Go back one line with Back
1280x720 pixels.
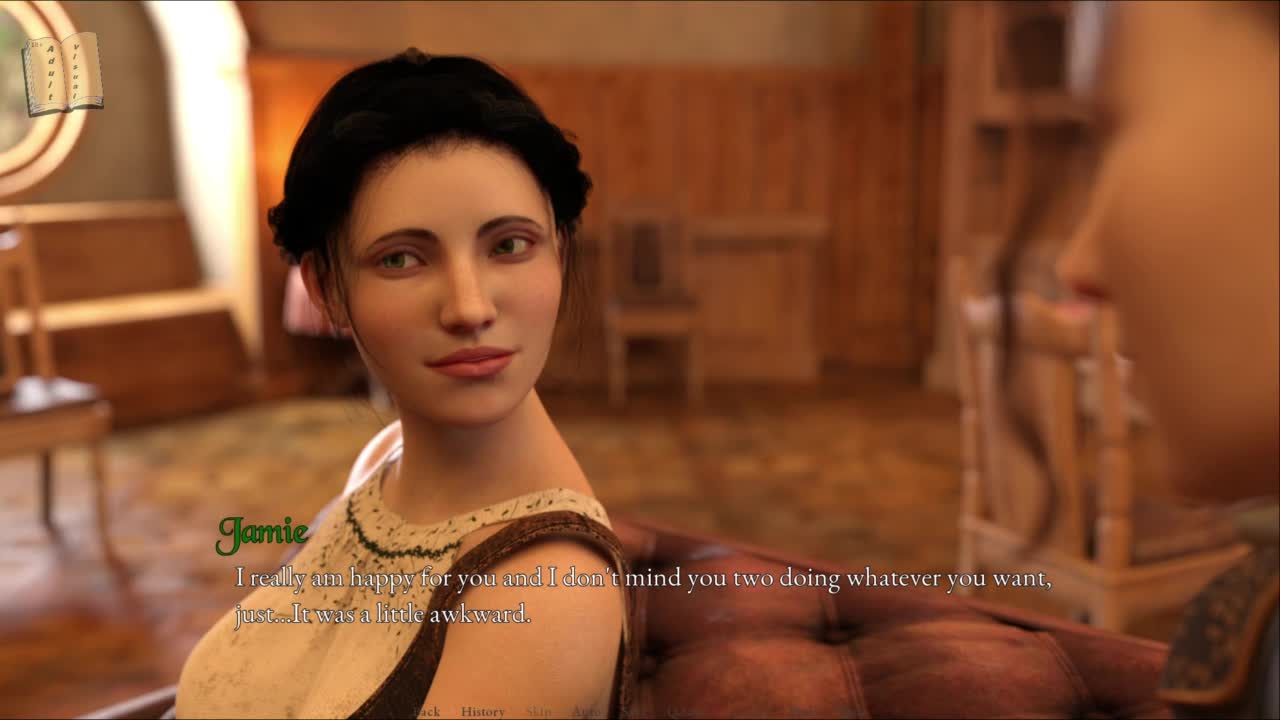click(427, 711)
